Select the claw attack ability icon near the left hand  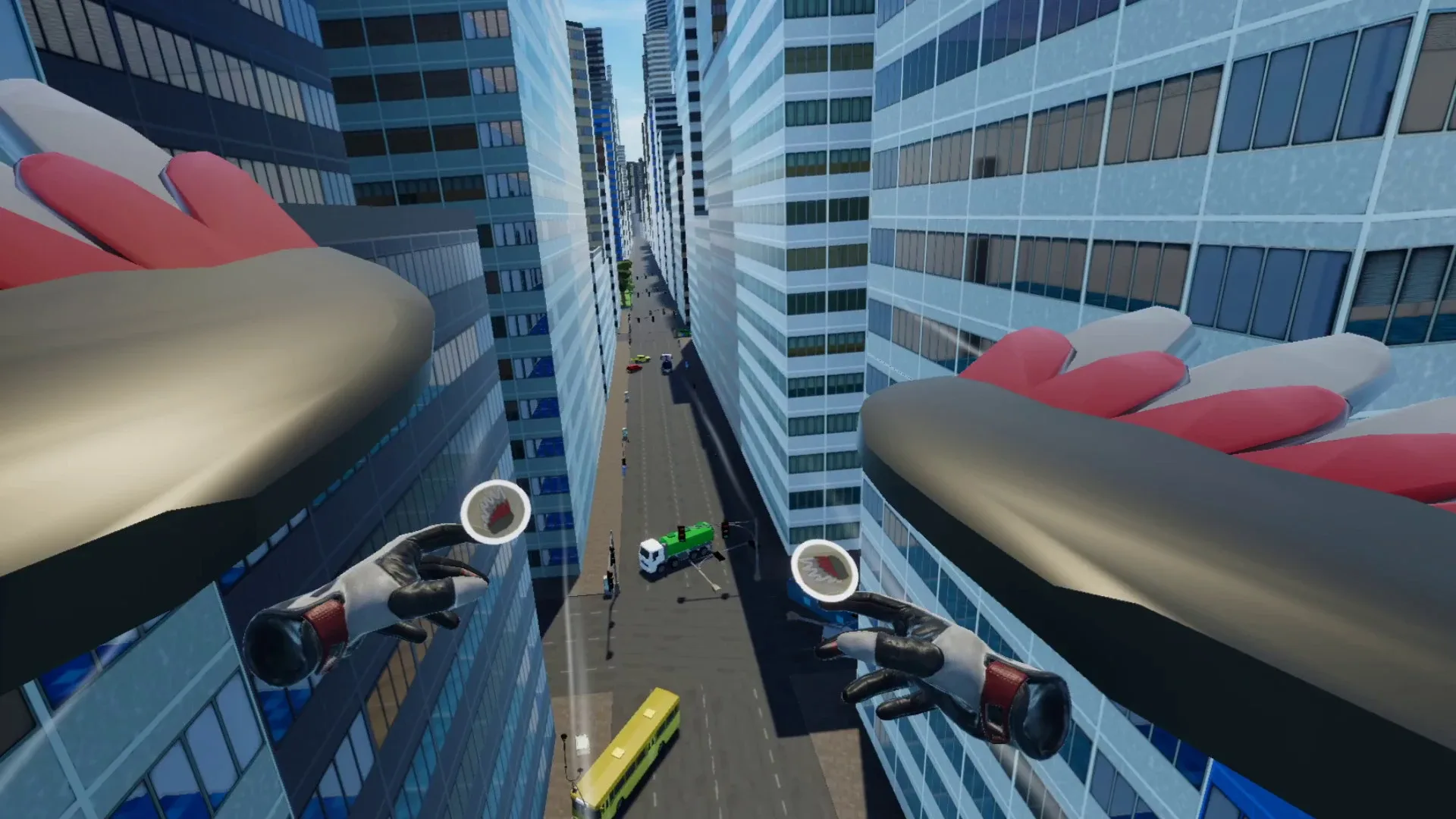(494, 512)
